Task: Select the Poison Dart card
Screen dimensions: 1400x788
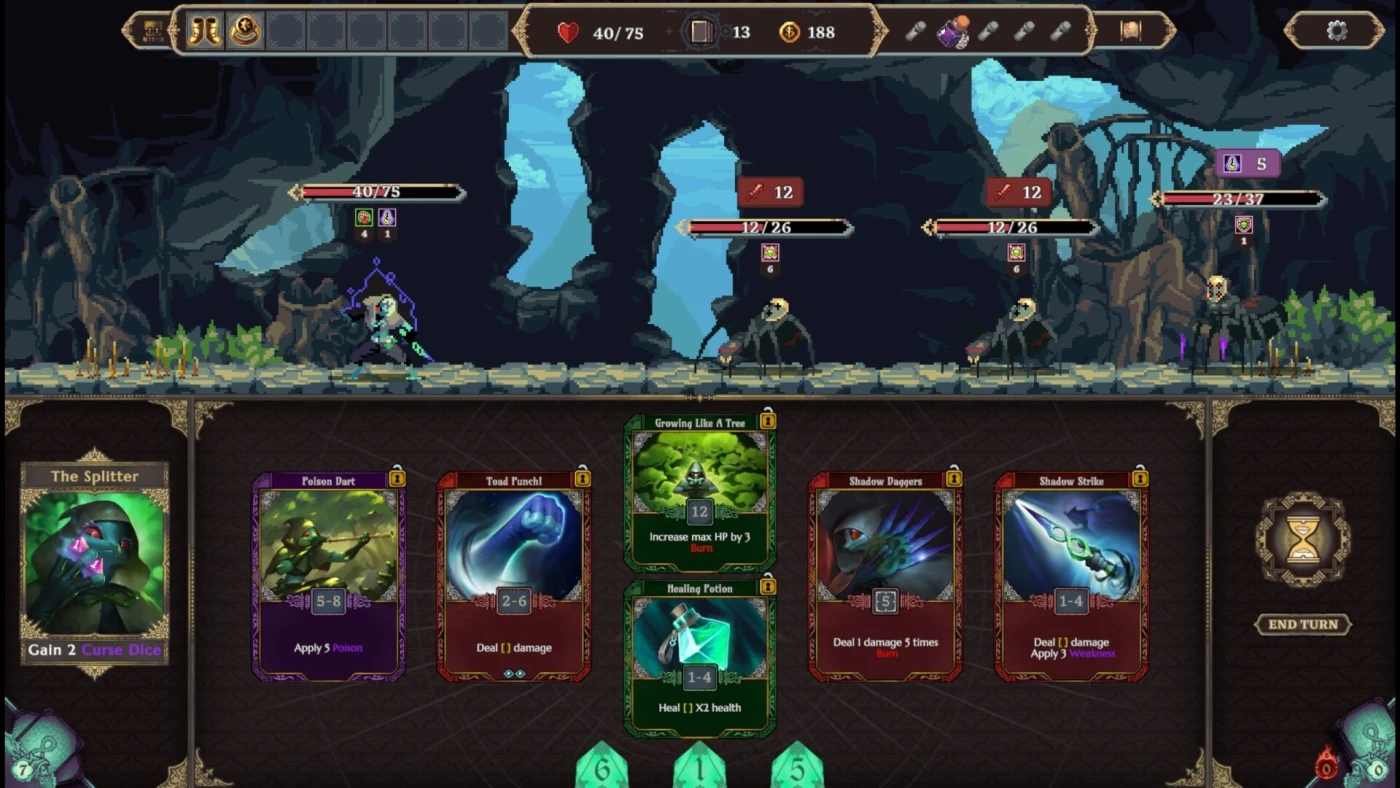Action: click(329, 576)
